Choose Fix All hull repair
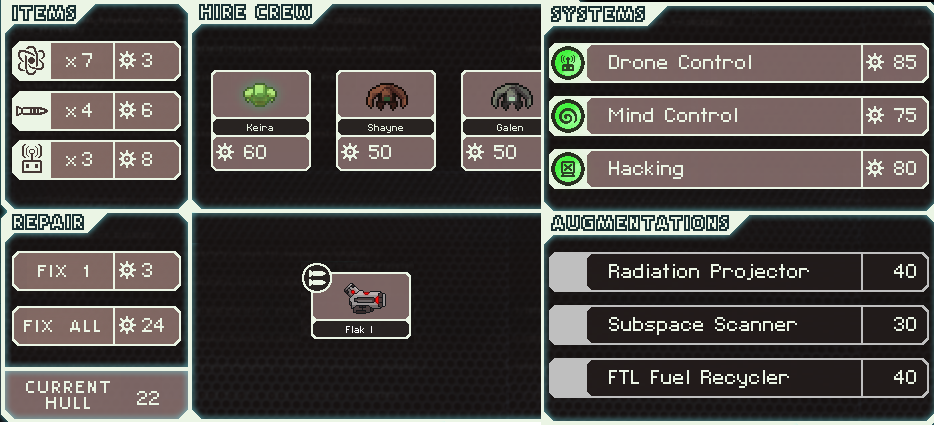The image size is (934, 425). coord(97,326)
